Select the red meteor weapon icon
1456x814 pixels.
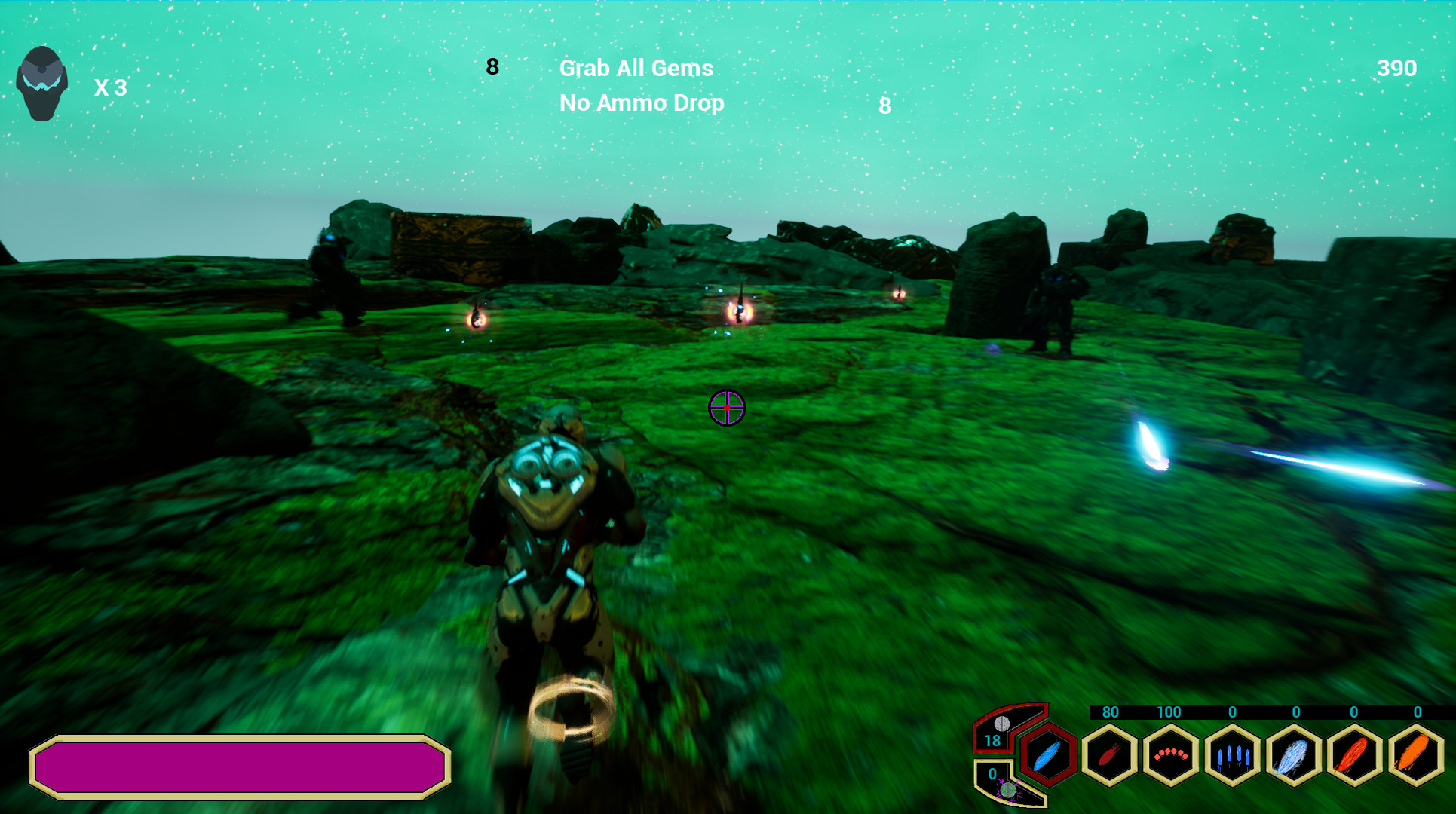pyautogui.click(x=1109, y=754)
